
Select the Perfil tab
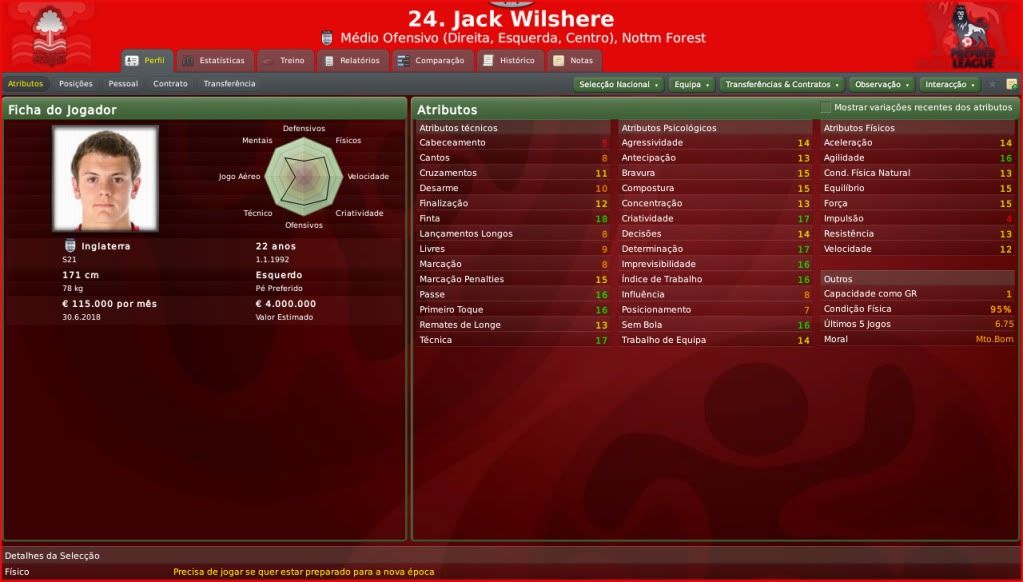(146, 61)
